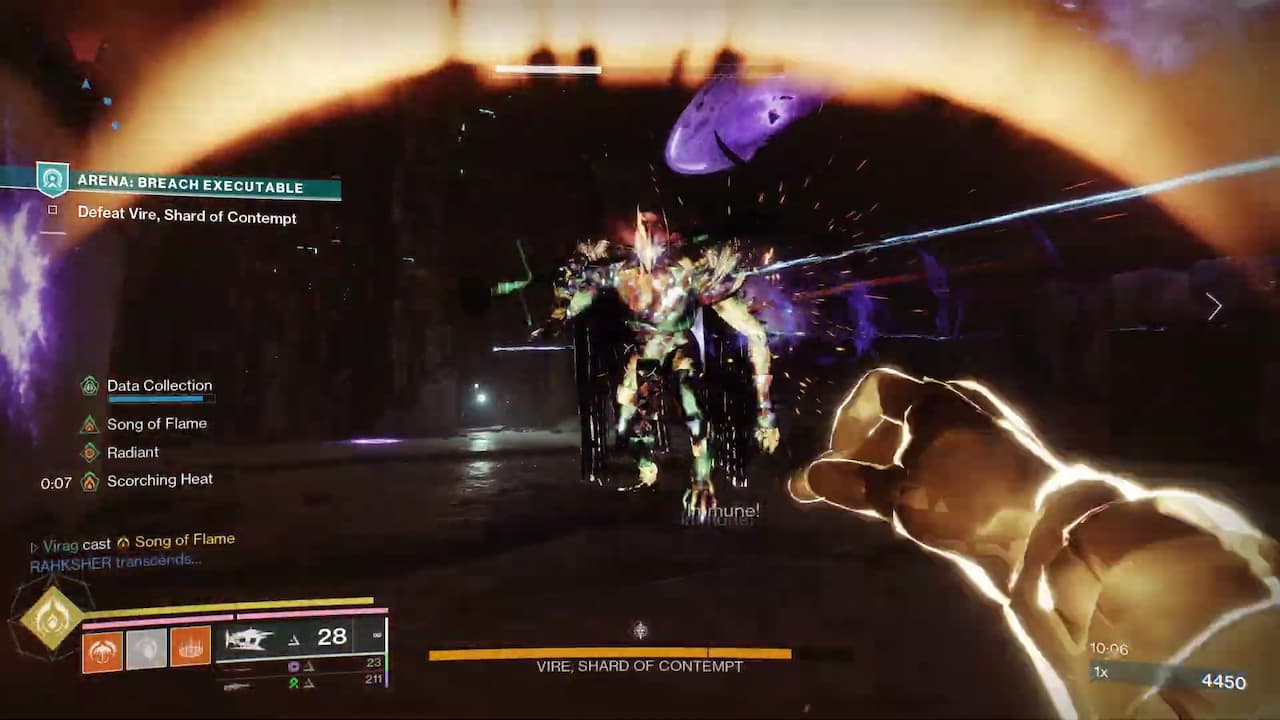The height and width of the screenshot is (720, 1280).
Task: Select the greyed-out melee ability icon
Action: (146, 648)
